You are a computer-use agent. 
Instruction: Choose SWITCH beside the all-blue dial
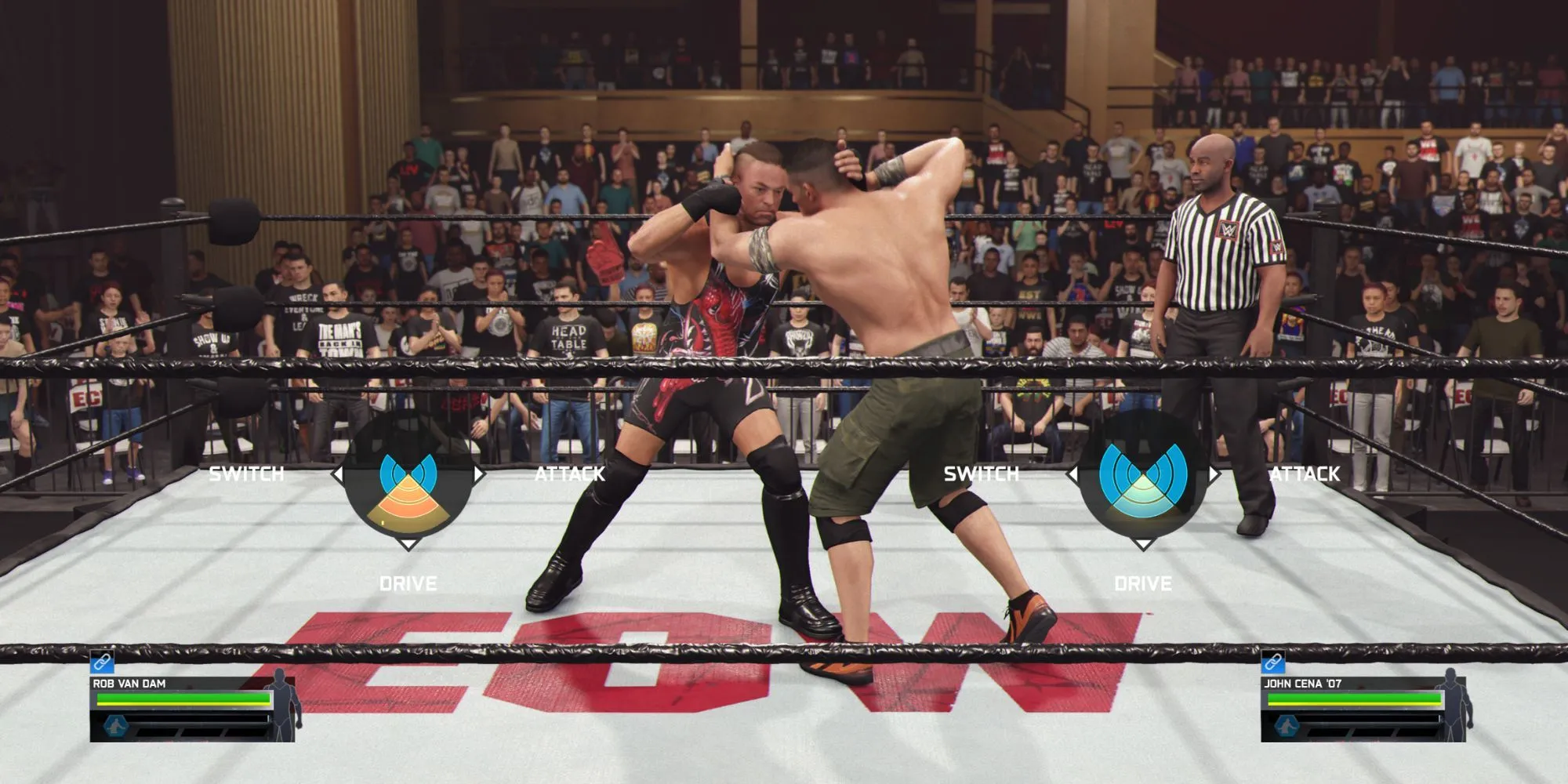tap(981, 474)
